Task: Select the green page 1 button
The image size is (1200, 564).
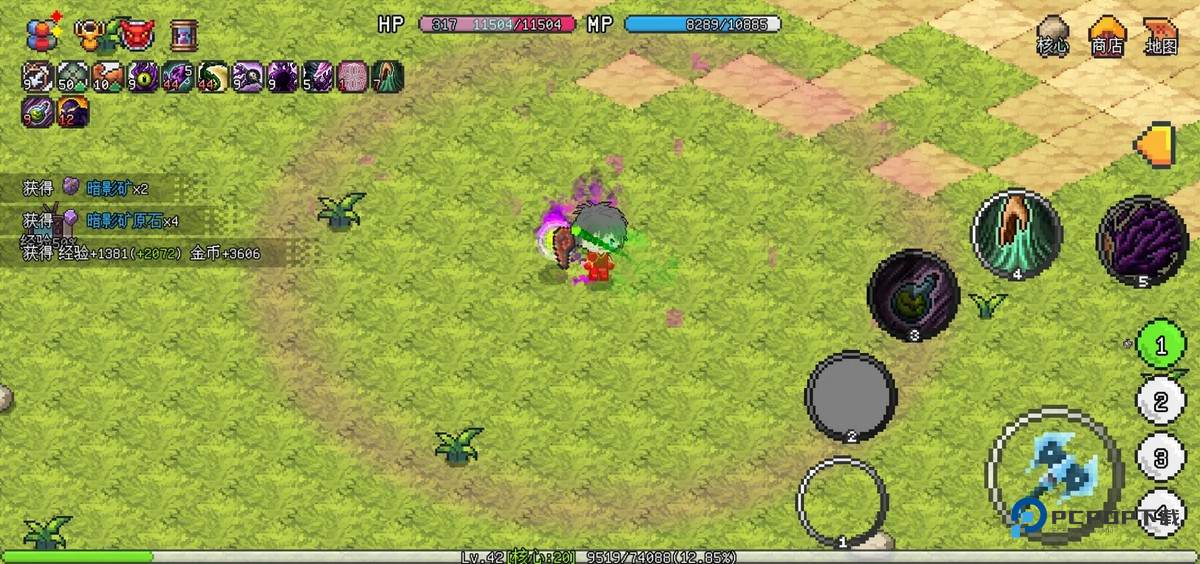Action: coord(1160,346)
